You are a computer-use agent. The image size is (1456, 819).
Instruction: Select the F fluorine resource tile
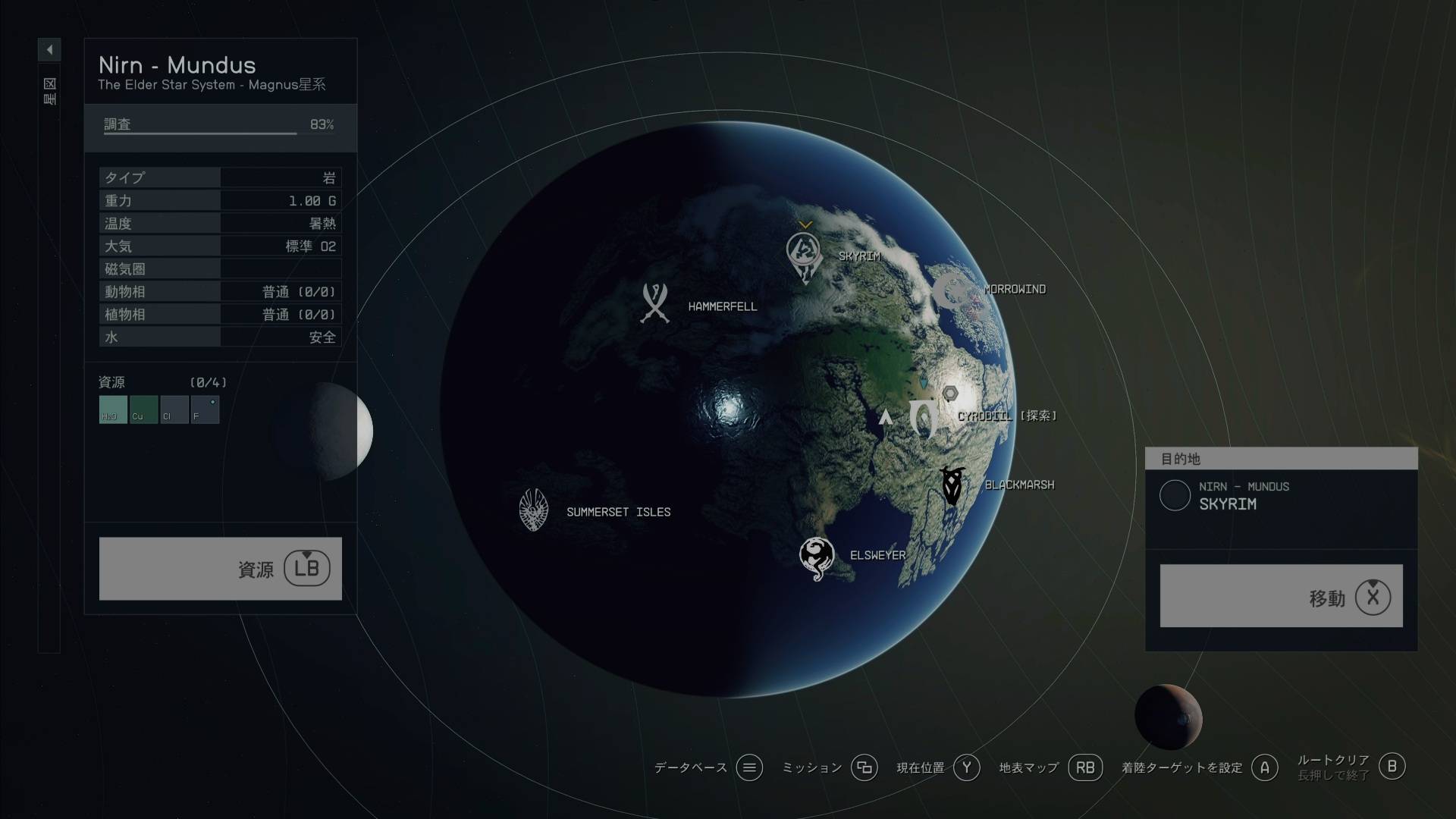click(x=205, y=409)
